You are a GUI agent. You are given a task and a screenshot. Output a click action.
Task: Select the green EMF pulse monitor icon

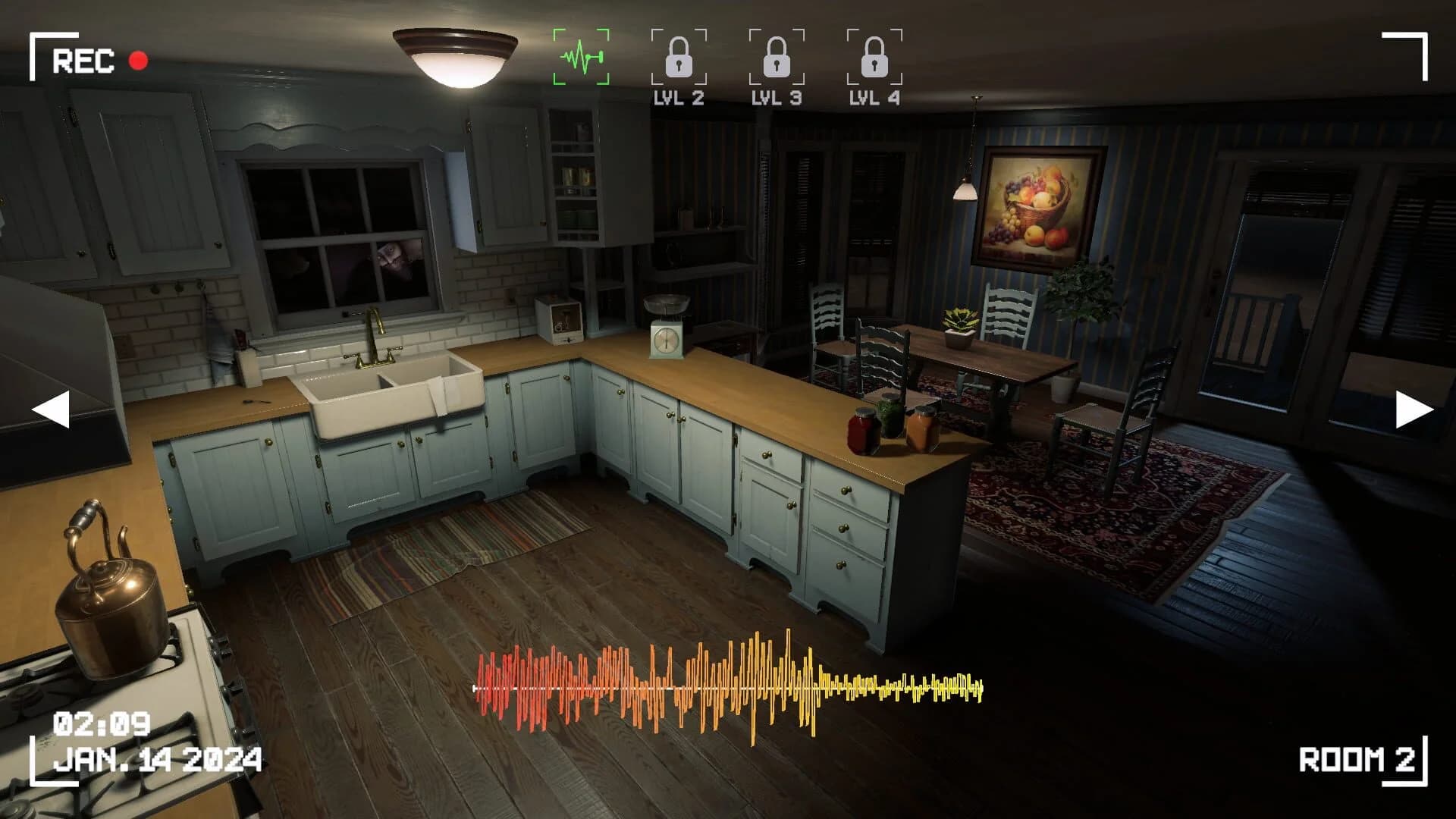pyautogui.click(x=582, y=55)
